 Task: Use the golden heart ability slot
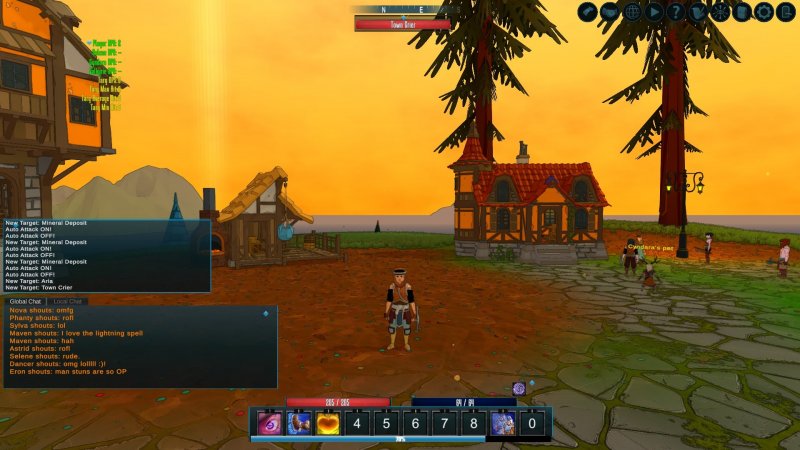pos(328,423)
